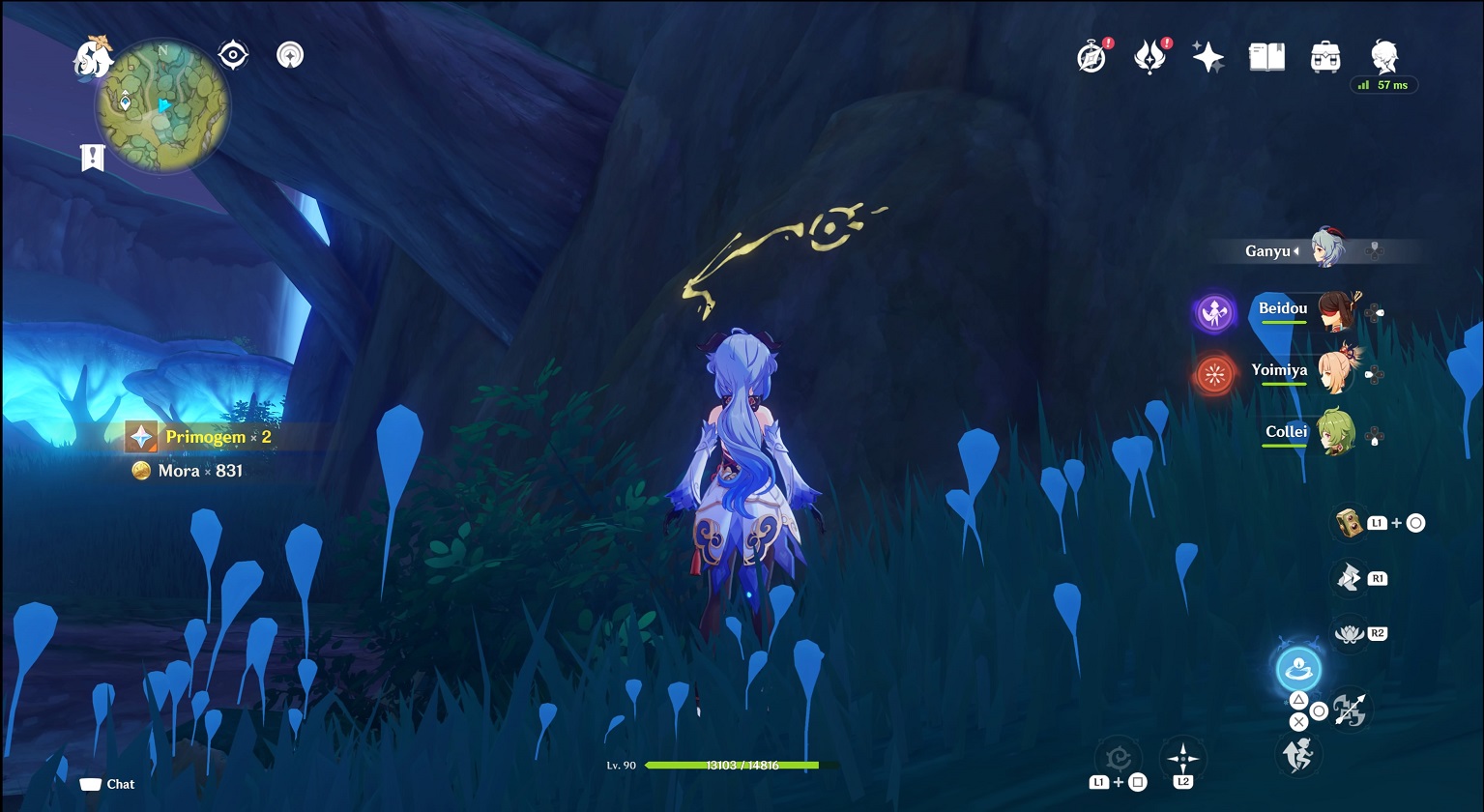The height and width of the screenshot is (812, 1484).
Task: Open the Quest book icon
Action: pyautogui.click(x=1266, y=55)
